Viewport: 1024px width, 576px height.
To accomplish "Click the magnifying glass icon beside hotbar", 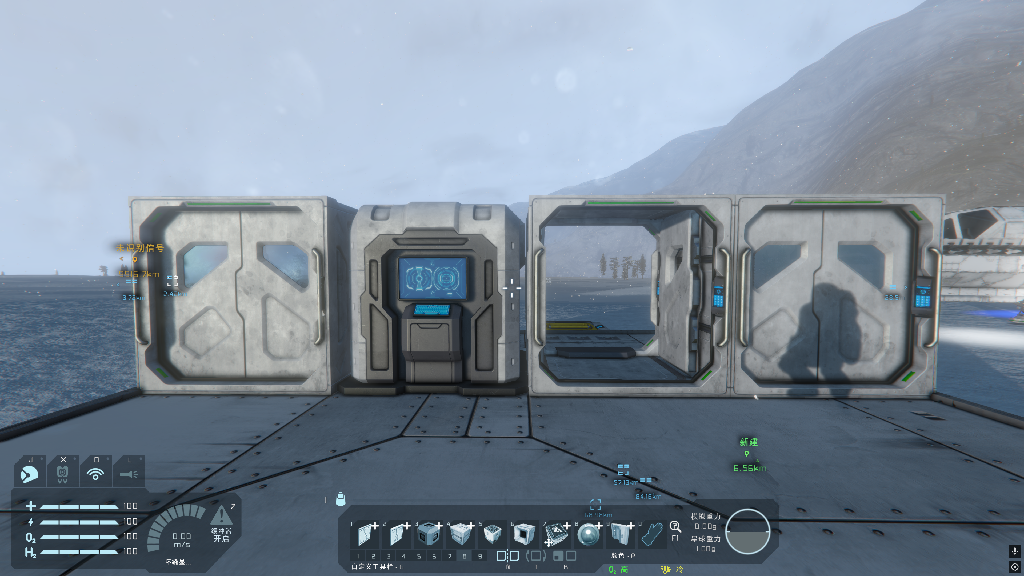I will click(x=676, y=528).
